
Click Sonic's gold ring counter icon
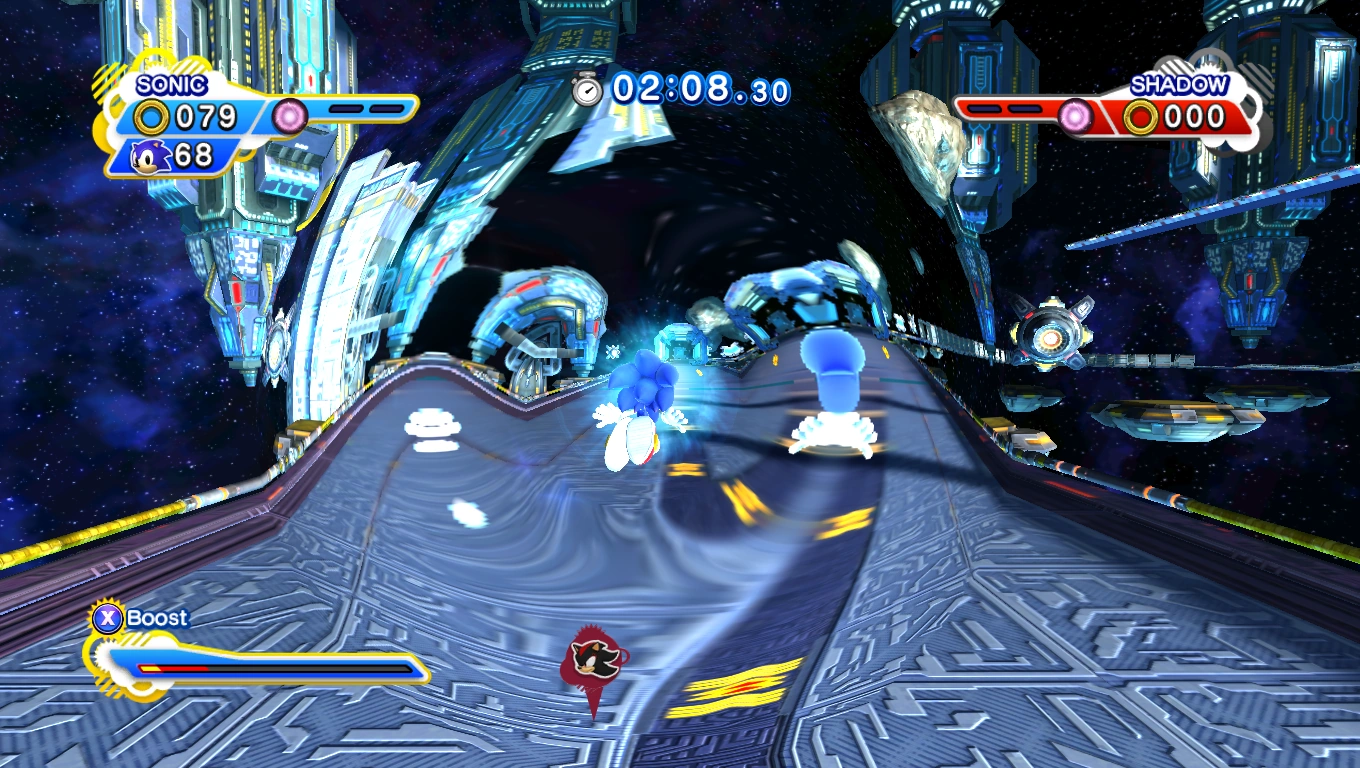tap(152, 118)
